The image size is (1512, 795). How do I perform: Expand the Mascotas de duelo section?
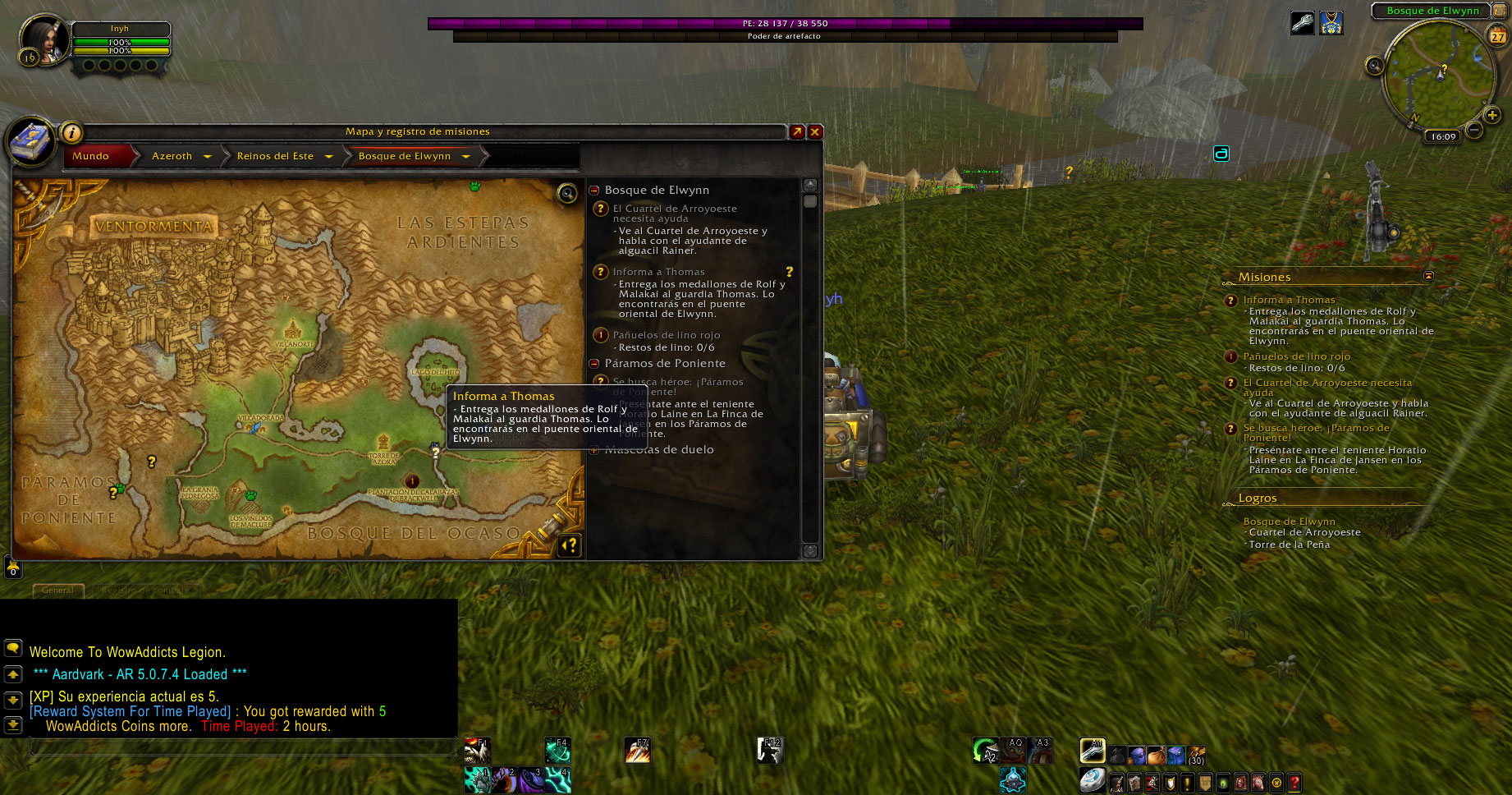pos(594,450)
